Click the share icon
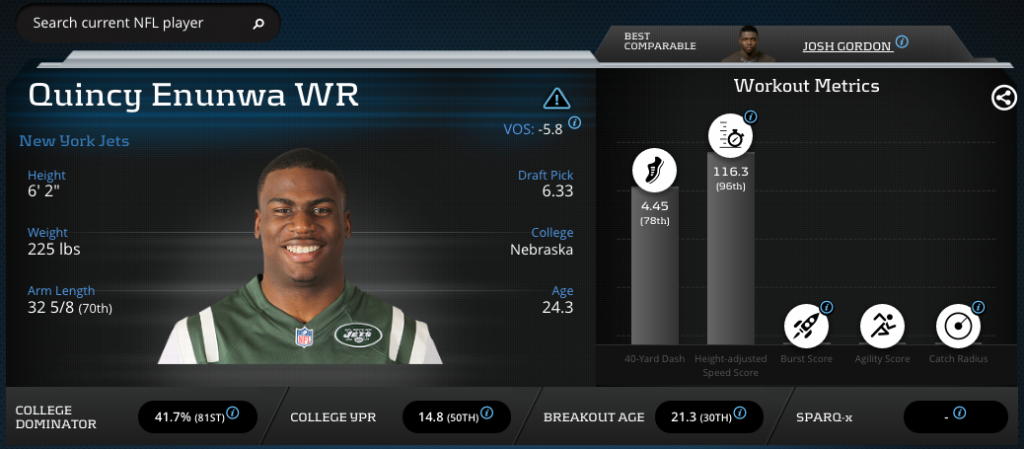 click(1003, 97)
